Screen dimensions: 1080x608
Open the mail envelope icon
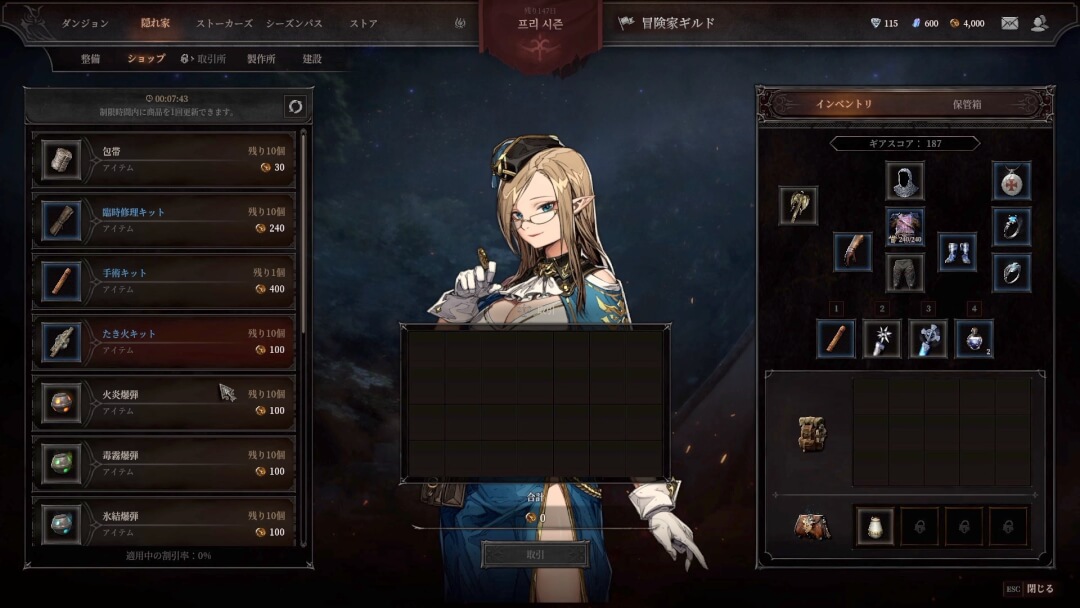coord(1010,23)
